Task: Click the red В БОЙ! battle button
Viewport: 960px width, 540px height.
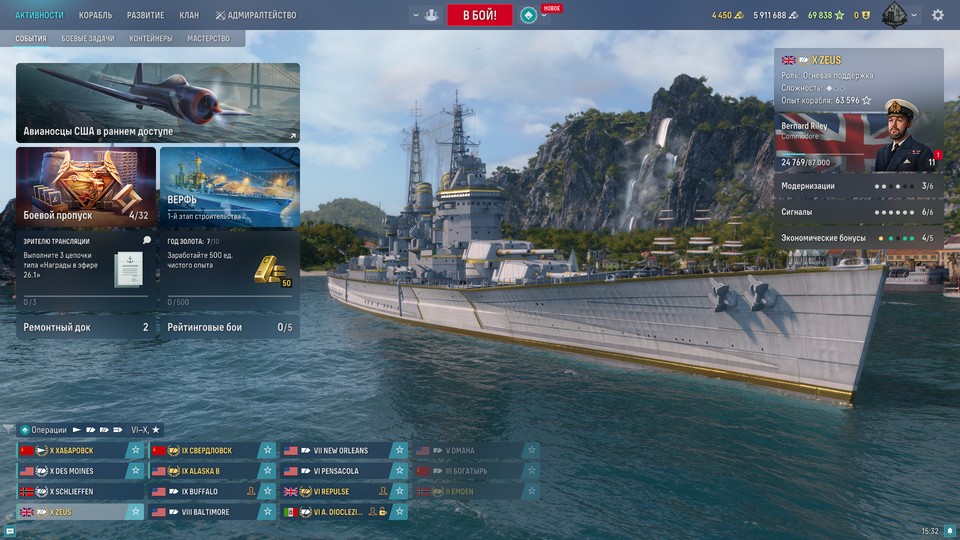Action: tap(480, 15)
